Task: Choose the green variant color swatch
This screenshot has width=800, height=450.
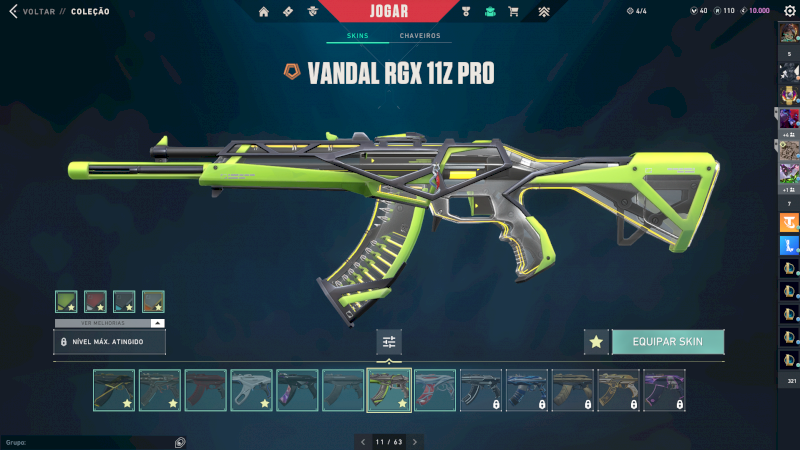Action: tap(66, 301)
